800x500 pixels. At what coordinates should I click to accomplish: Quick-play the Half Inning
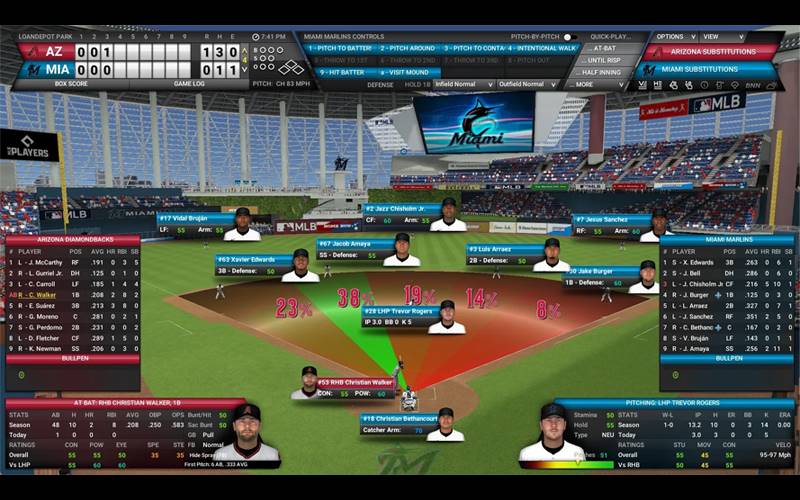tap(603, 72)
